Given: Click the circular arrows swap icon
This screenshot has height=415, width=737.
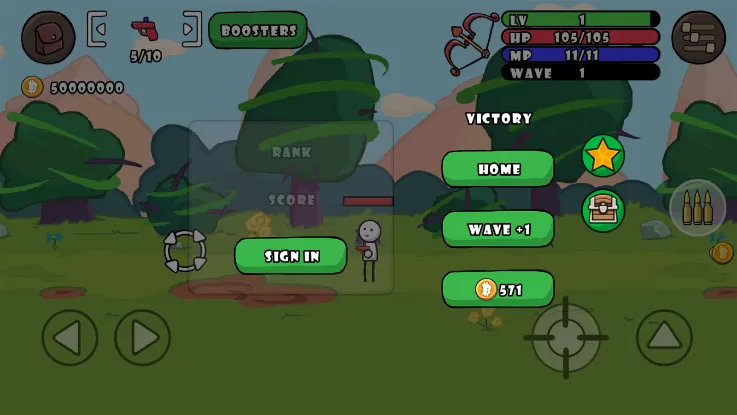Looking at the screenshot, I should [x=185, y=251].
